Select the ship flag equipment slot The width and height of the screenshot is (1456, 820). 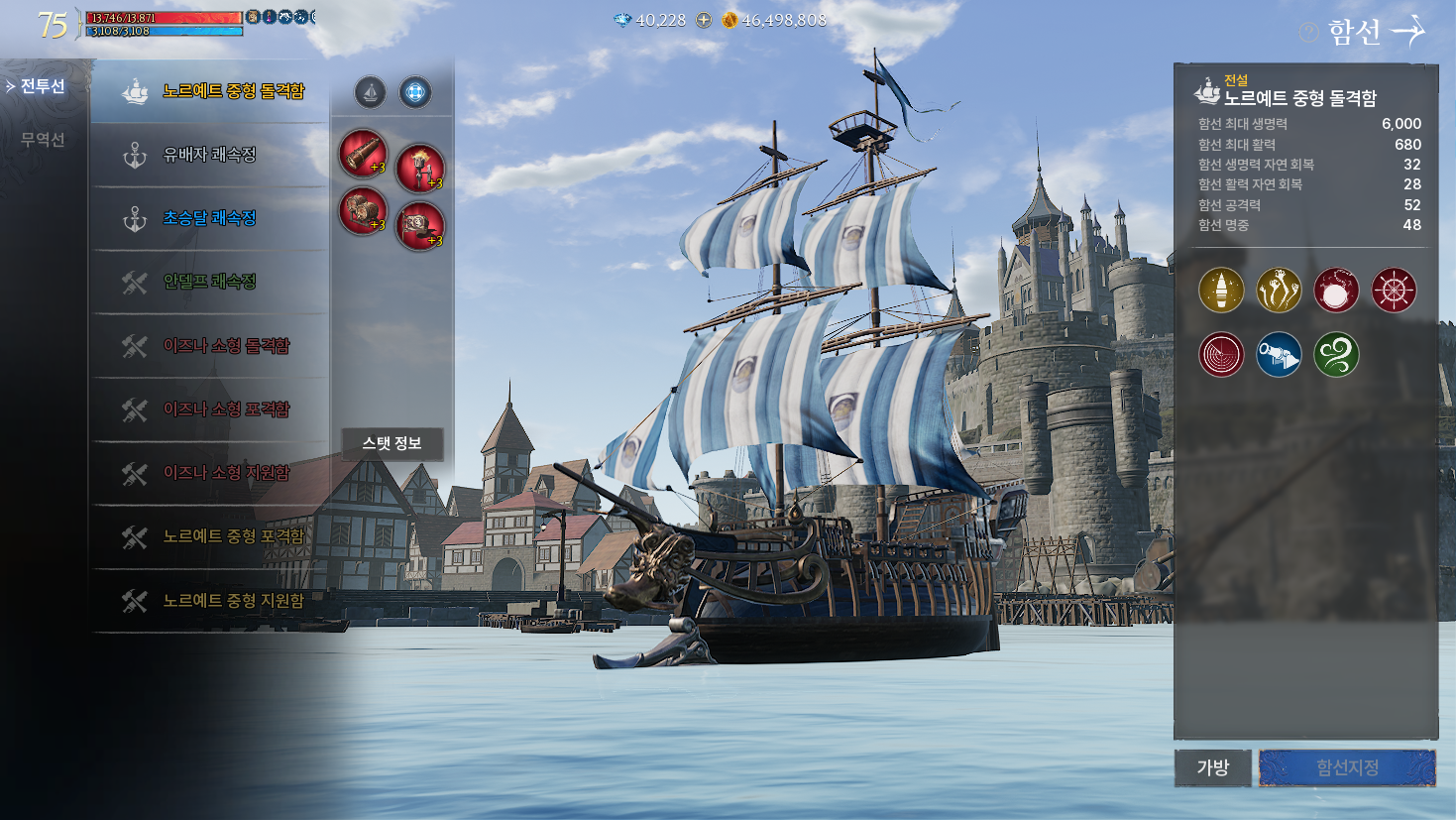coord(420,226)
